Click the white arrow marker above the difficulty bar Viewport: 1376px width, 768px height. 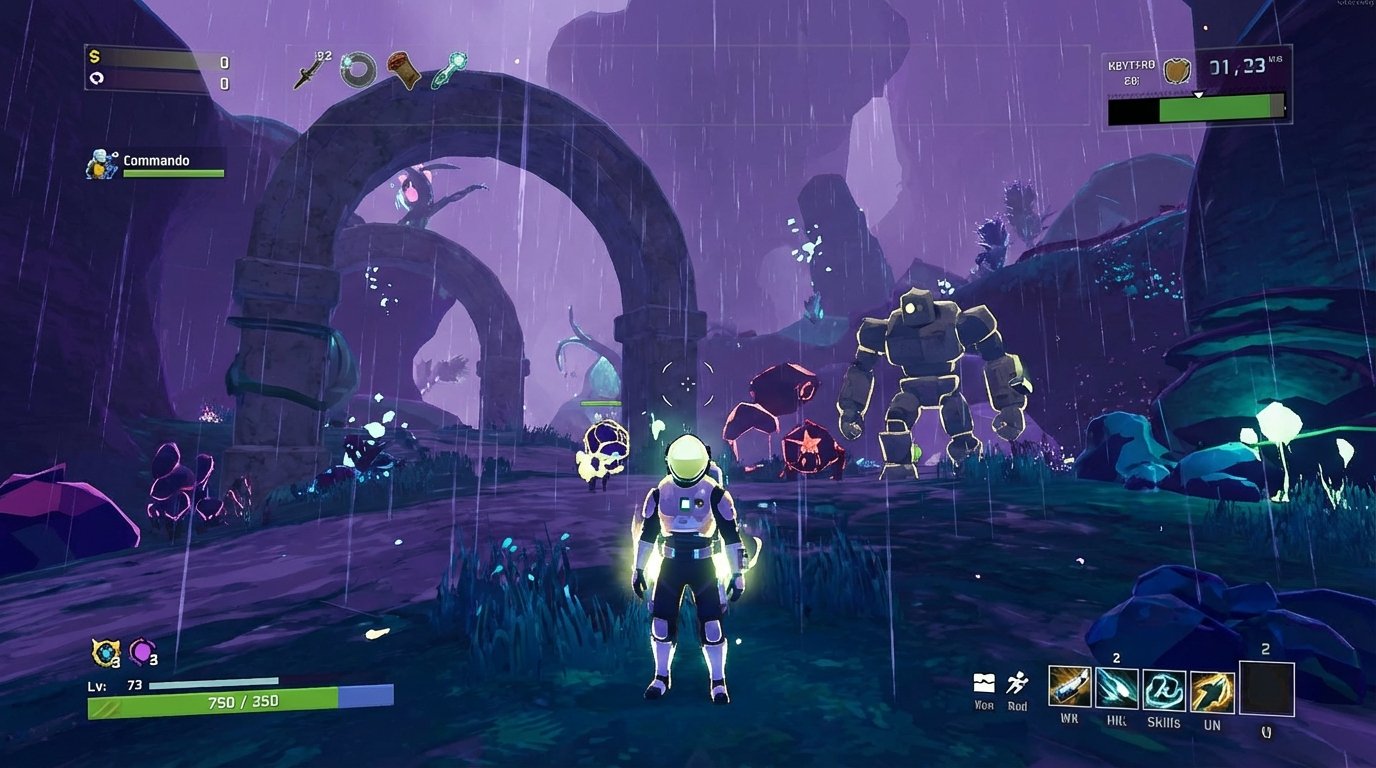click(1196, 92)
